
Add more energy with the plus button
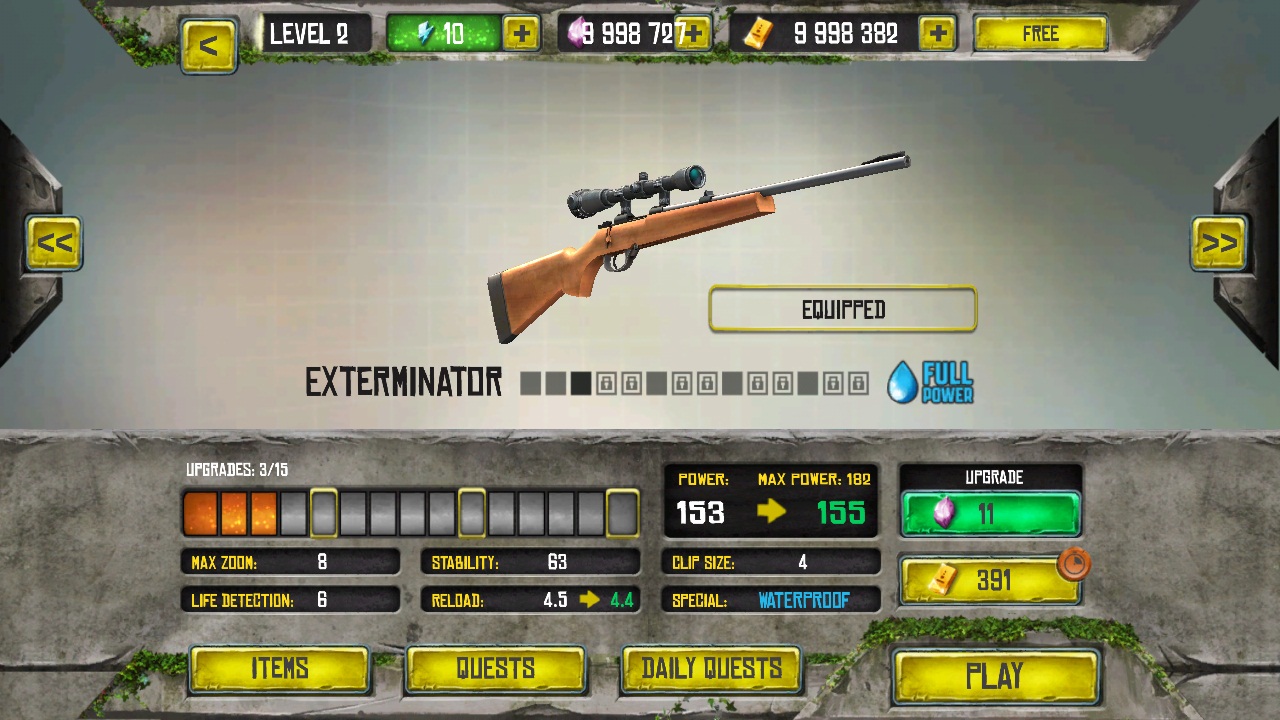point(520,33)
